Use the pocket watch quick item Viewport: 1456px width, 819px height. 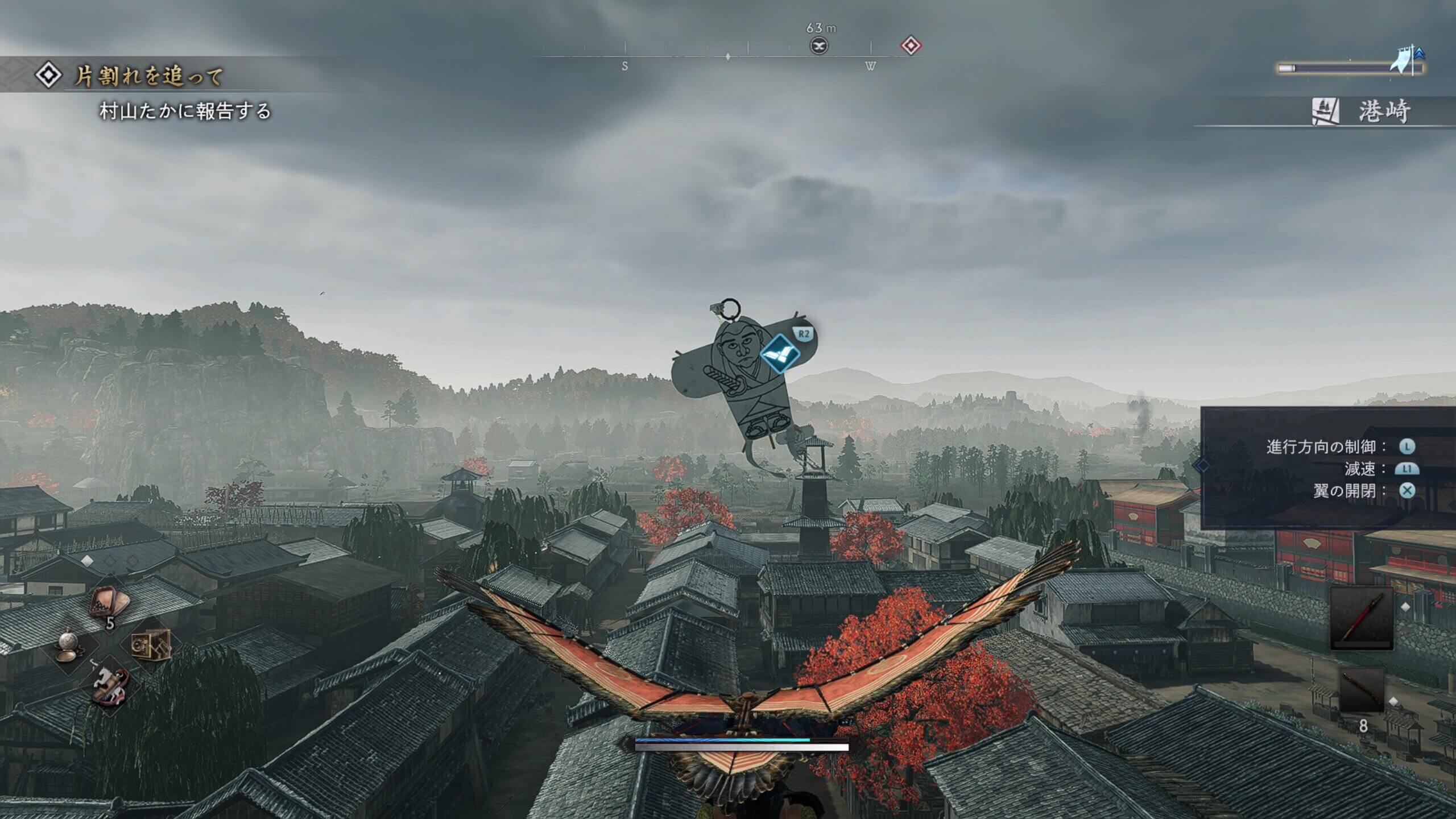pos(72,645)
